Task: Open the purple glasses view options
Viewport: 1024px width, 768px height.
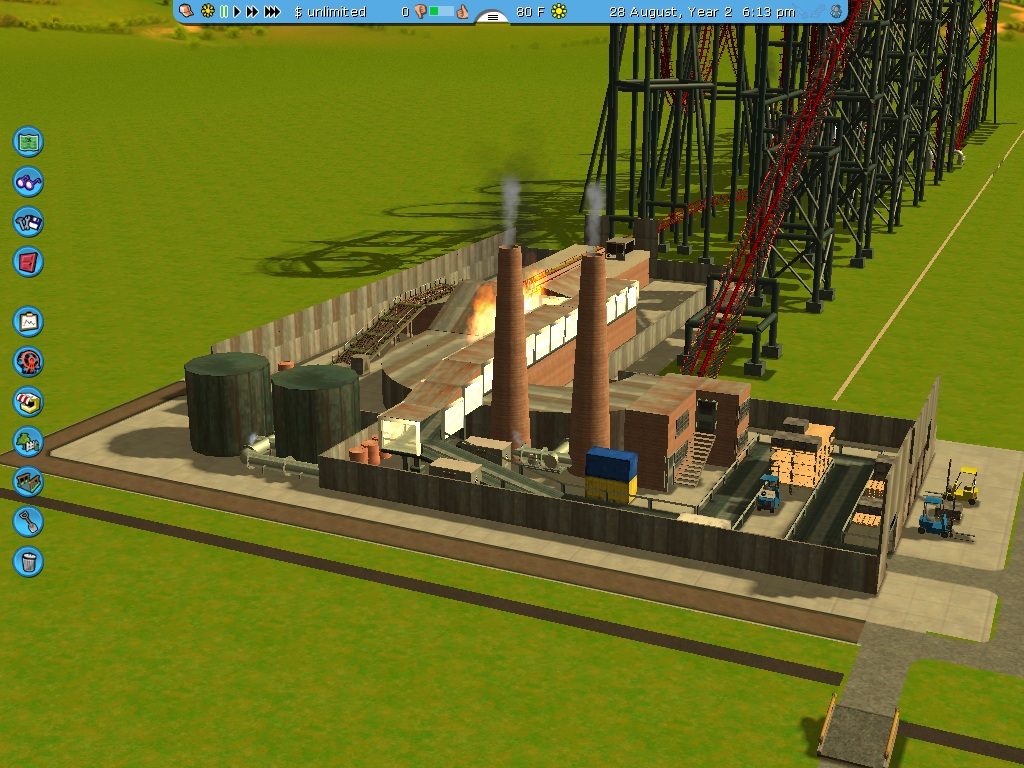Action: coord(28,181)
